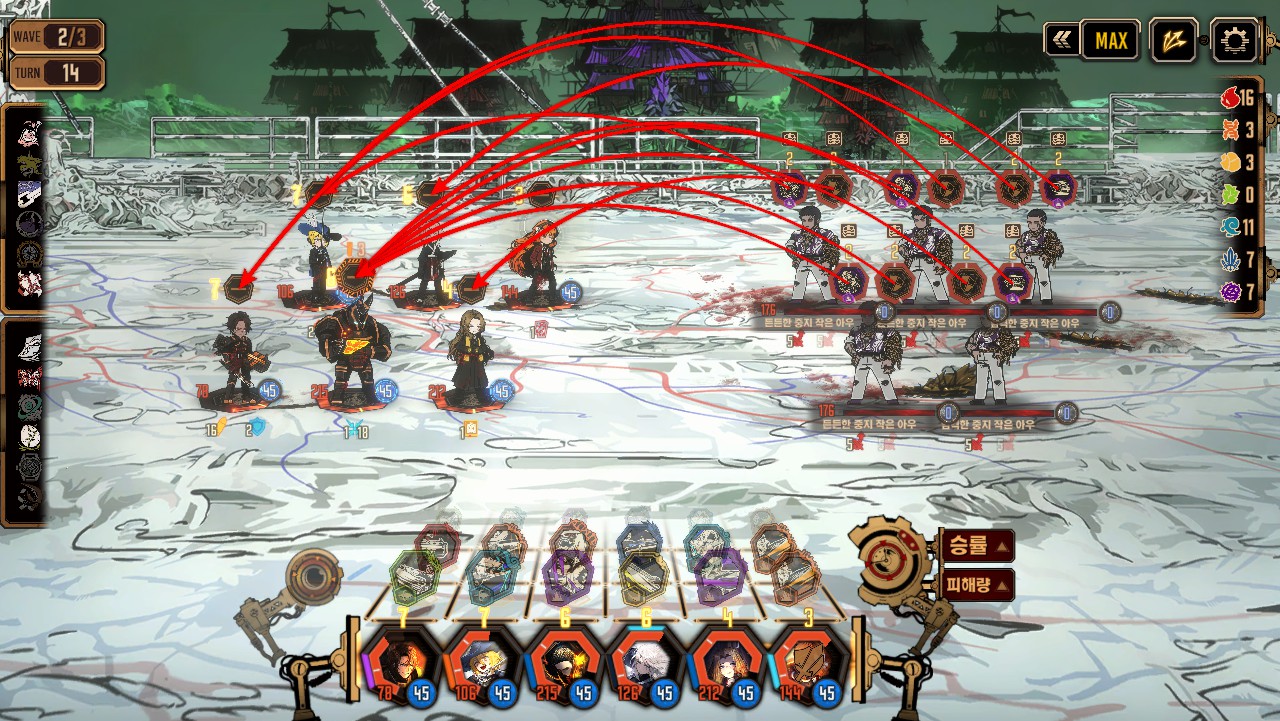
Task: Select the masked sinner portrait with 144 HP
Action: click(808, 664)
